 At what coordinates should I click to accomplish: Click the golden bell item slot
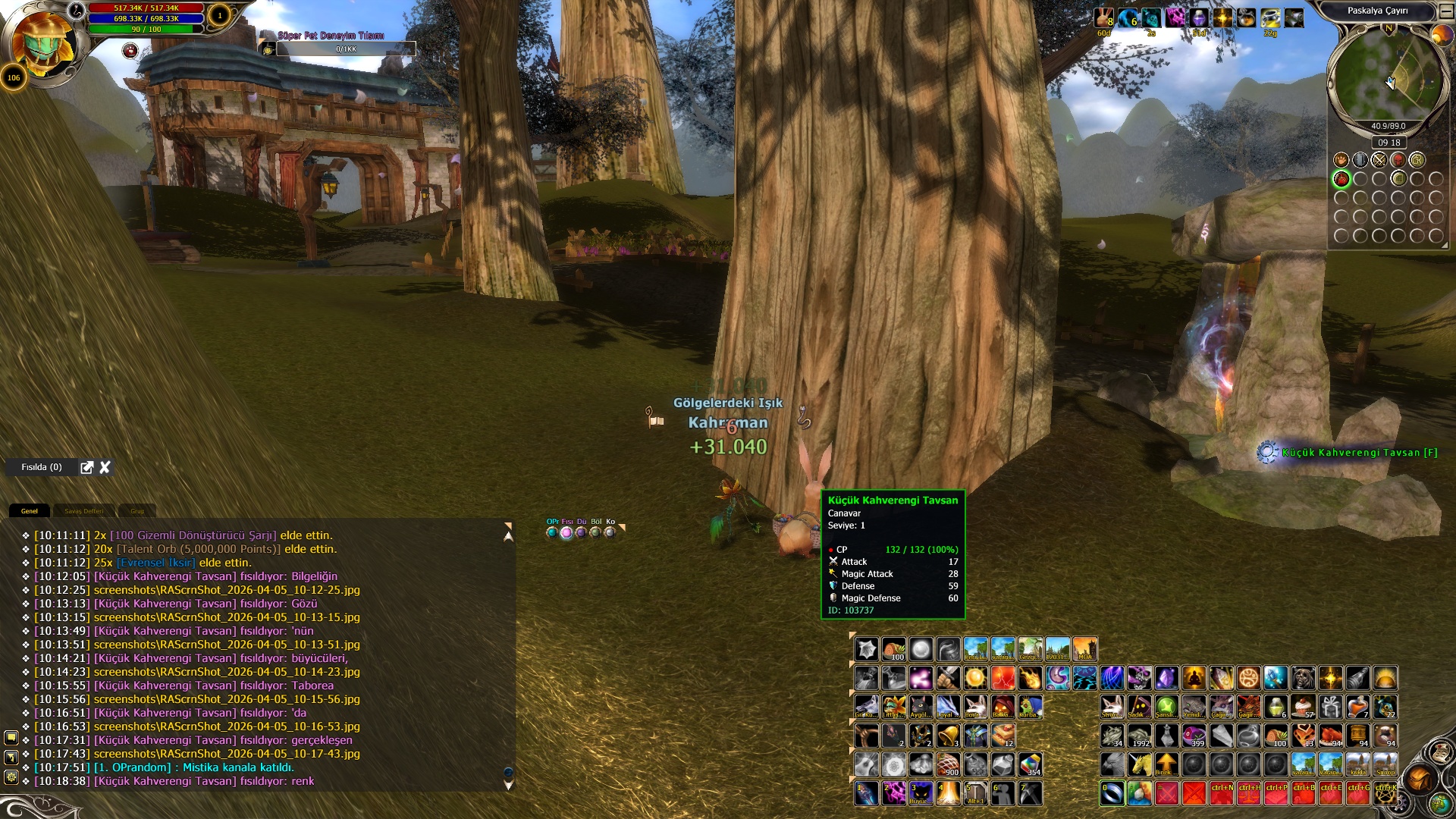click(948, 736)
